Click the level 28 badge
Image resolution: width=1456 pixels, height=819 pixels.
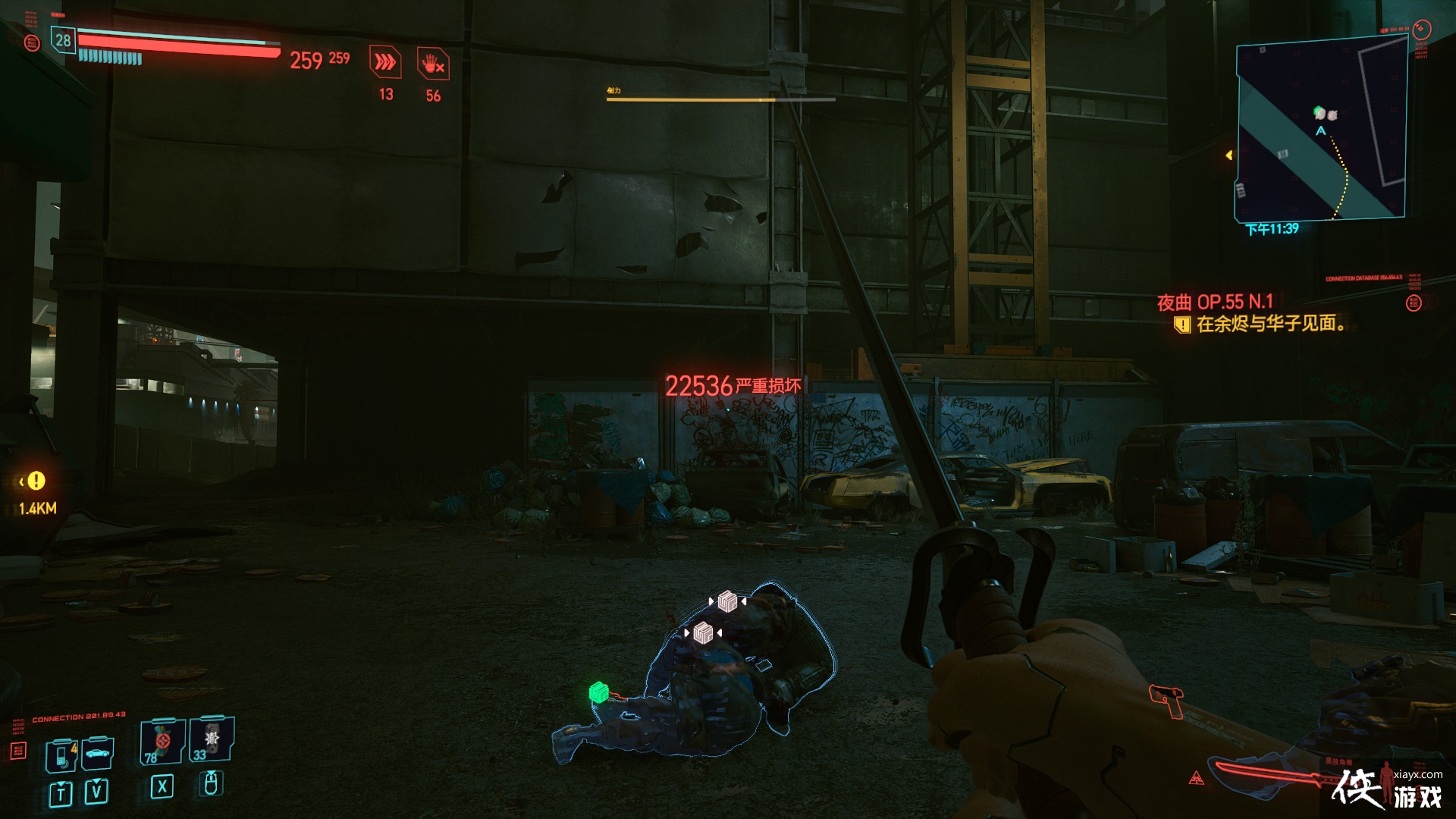[63, 41]
